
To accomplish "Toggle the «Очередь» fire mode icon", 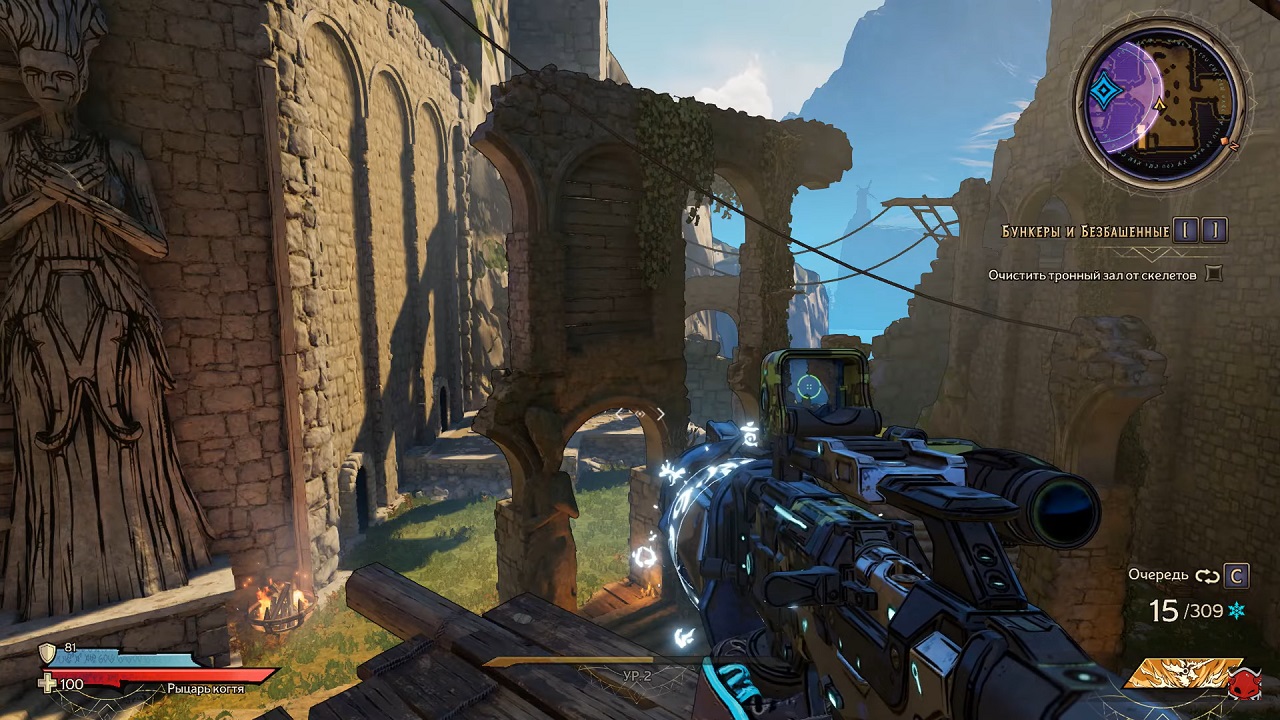I will tap(1207, 575).
